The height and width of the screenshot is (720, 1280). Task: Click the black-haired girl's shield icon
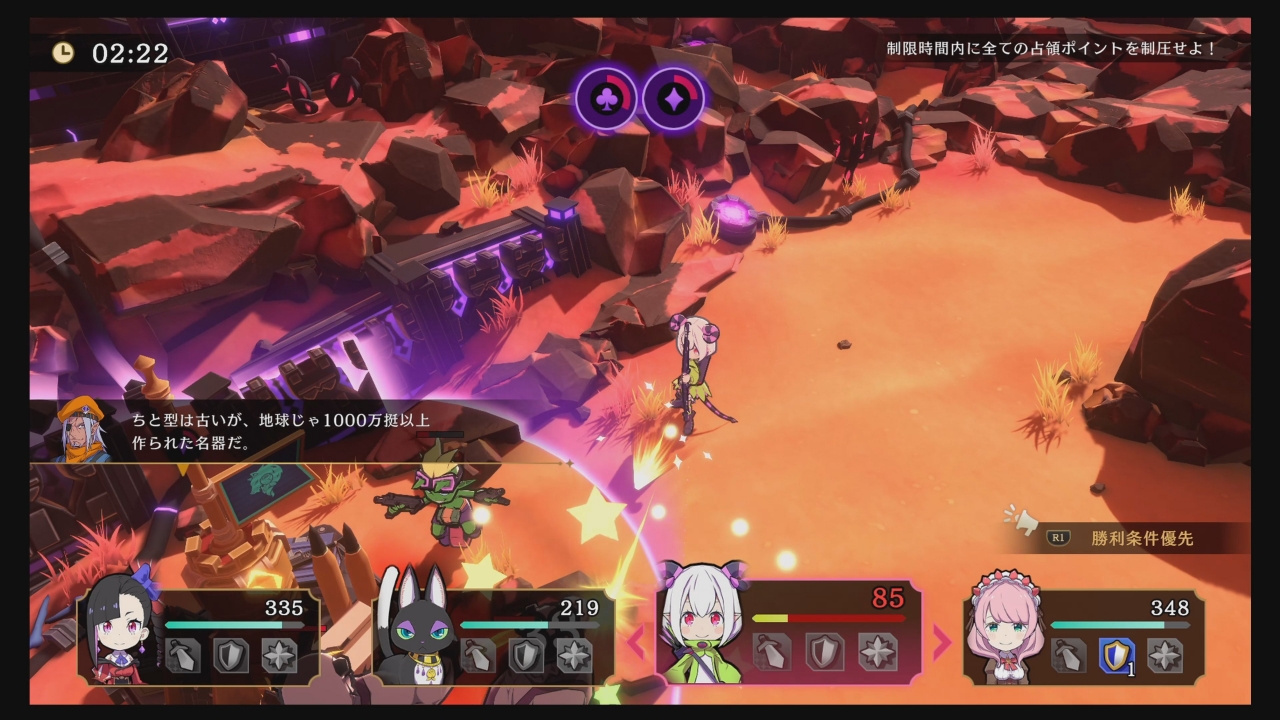point(231,656)
